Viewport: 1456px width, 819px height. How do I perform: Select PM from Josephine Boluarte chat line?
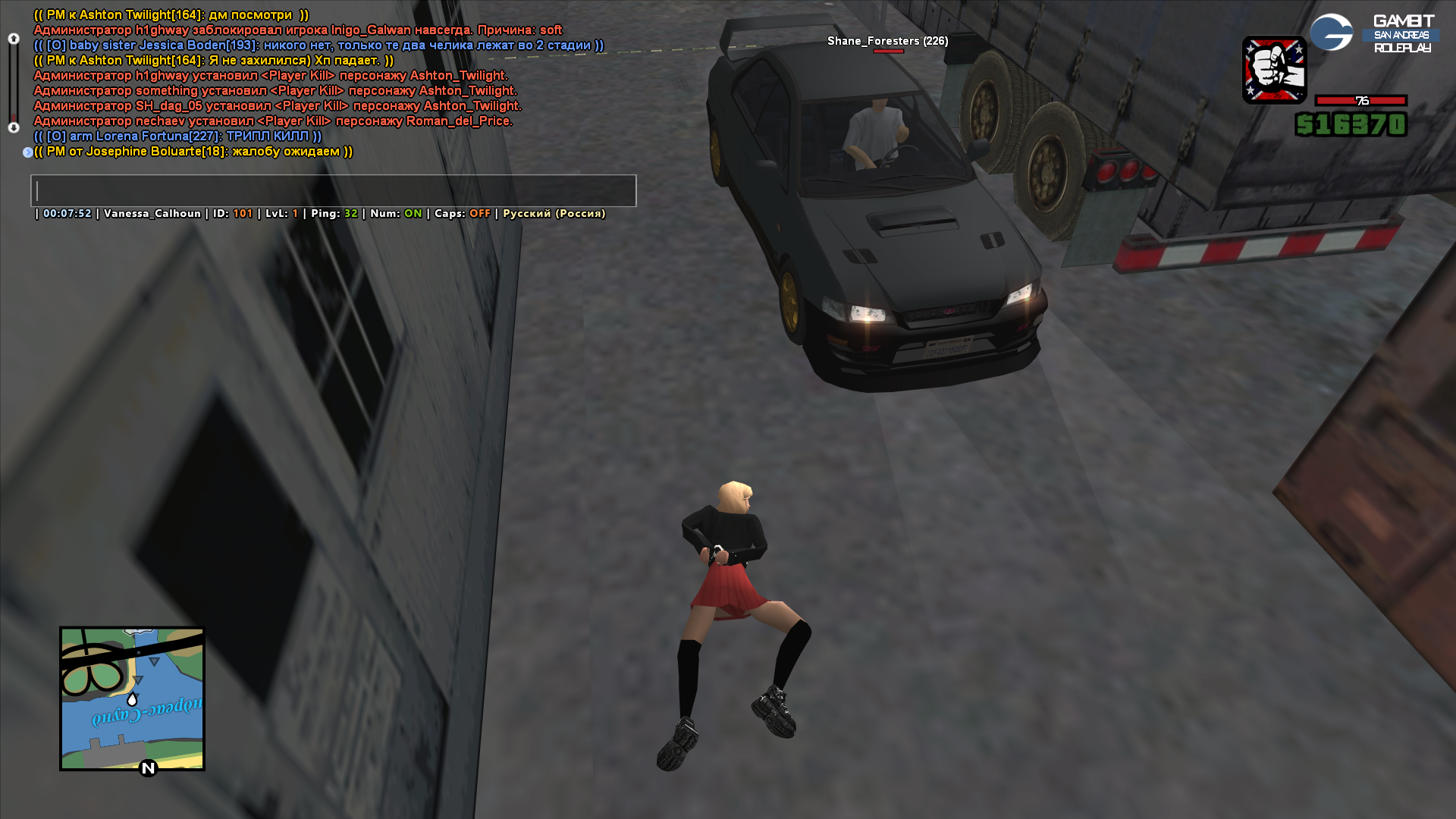click(x=193, y=152)
